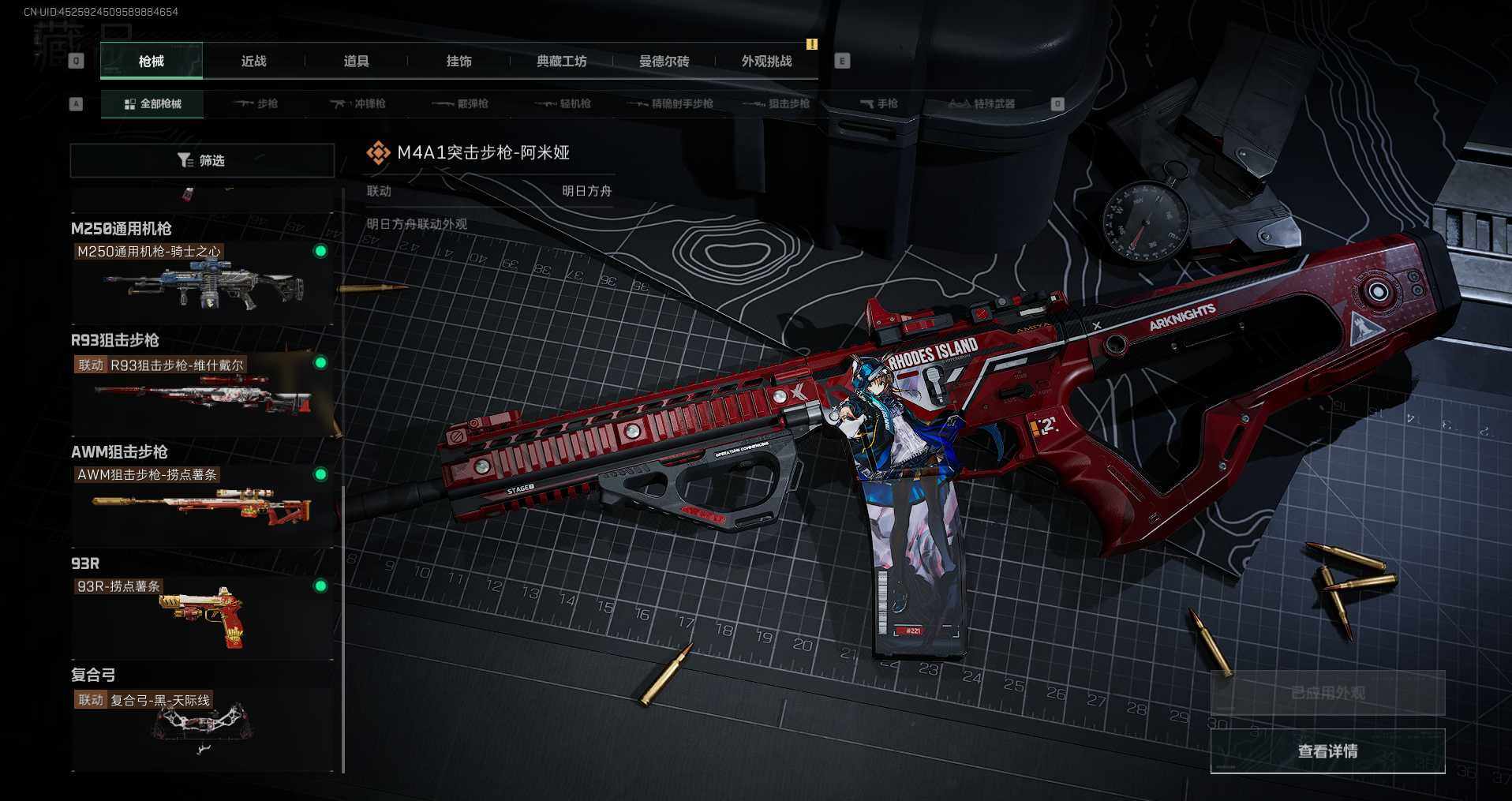1512x801 pixels.
Task: Open the 道具 items tab
Action: 356,62
